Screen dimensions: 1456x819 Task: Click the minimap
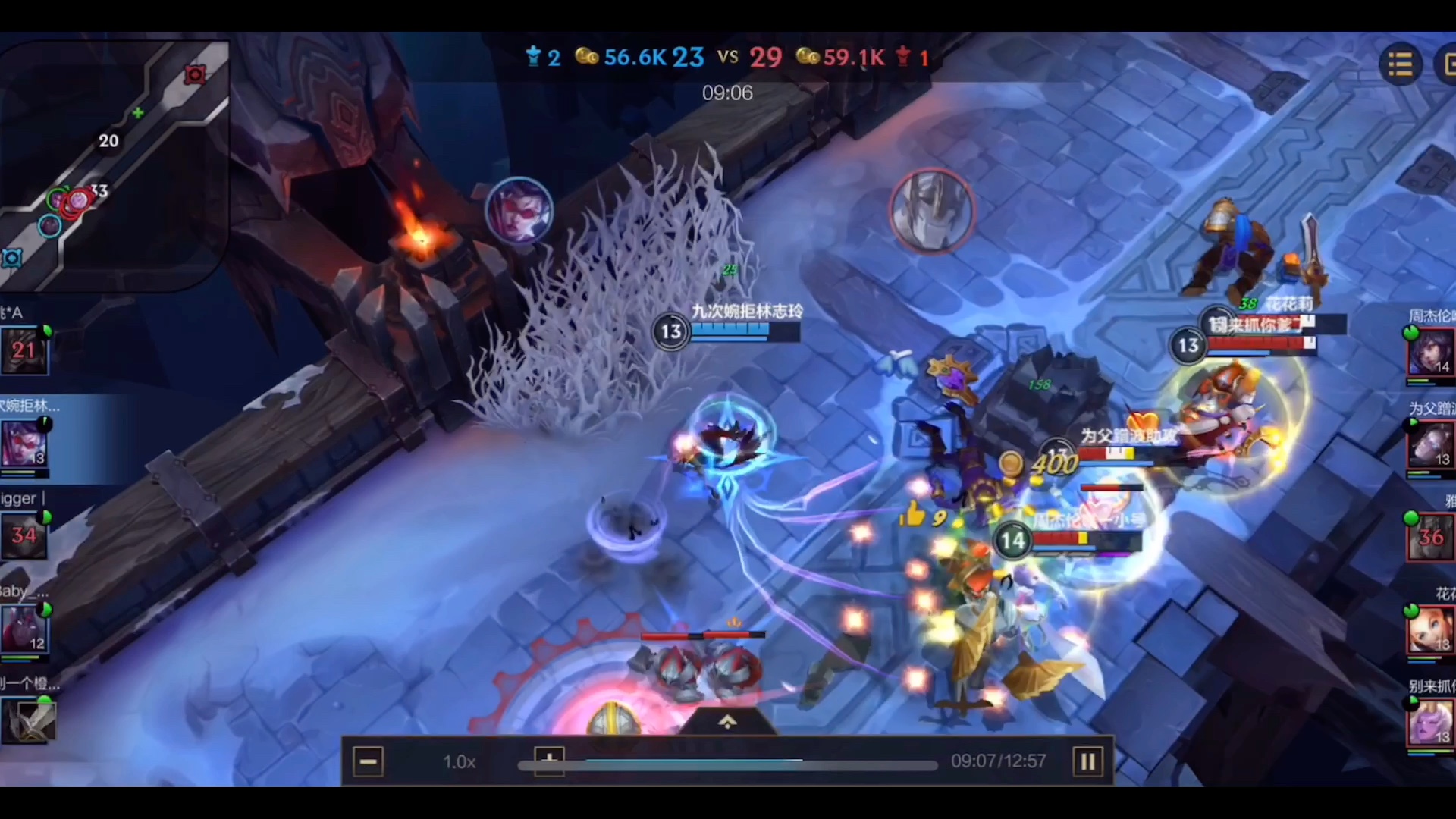click(114, 163)
